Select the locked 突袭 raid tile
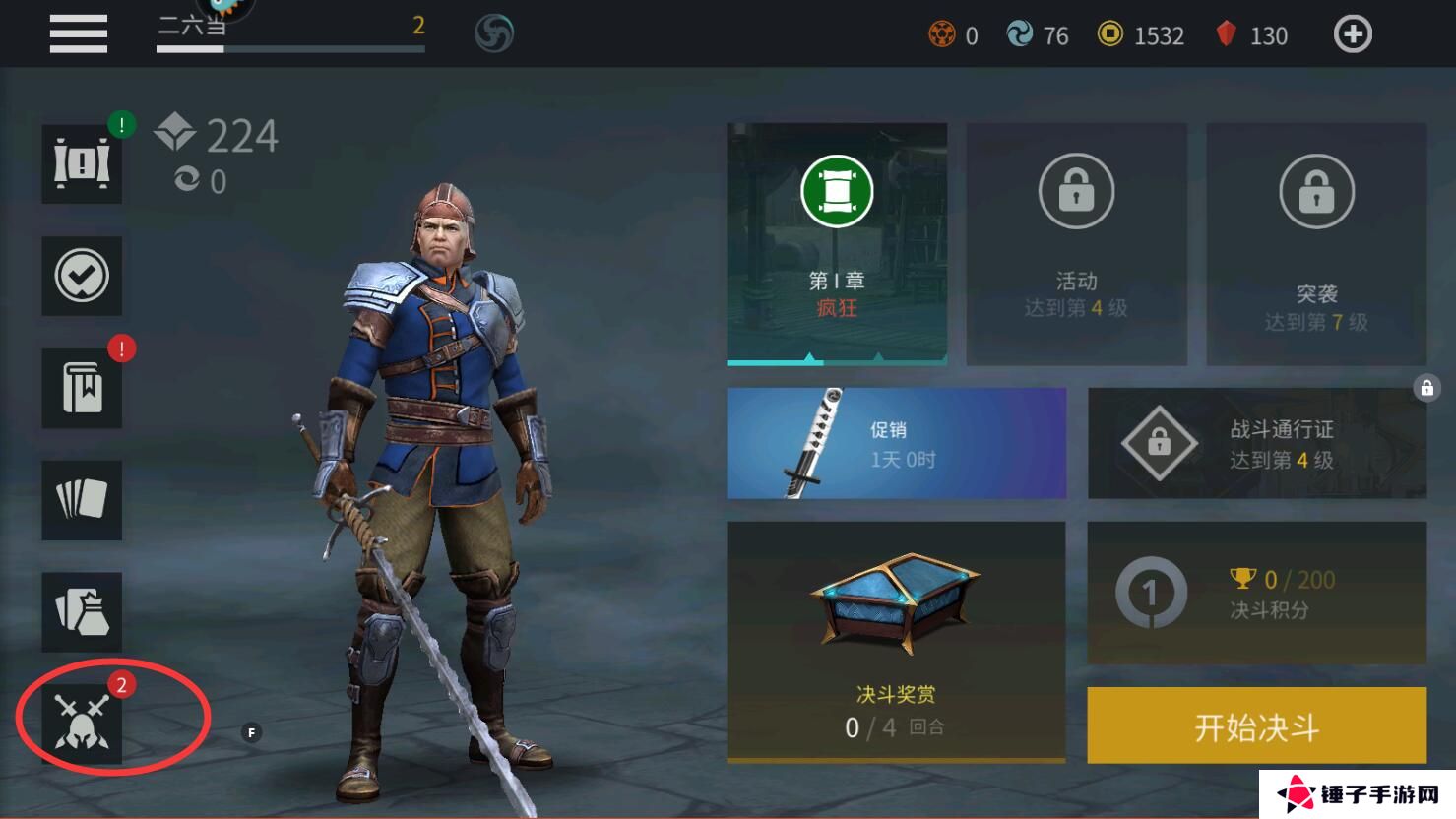This screenshot has width=1456, height=819. (x=1316, y=243)
